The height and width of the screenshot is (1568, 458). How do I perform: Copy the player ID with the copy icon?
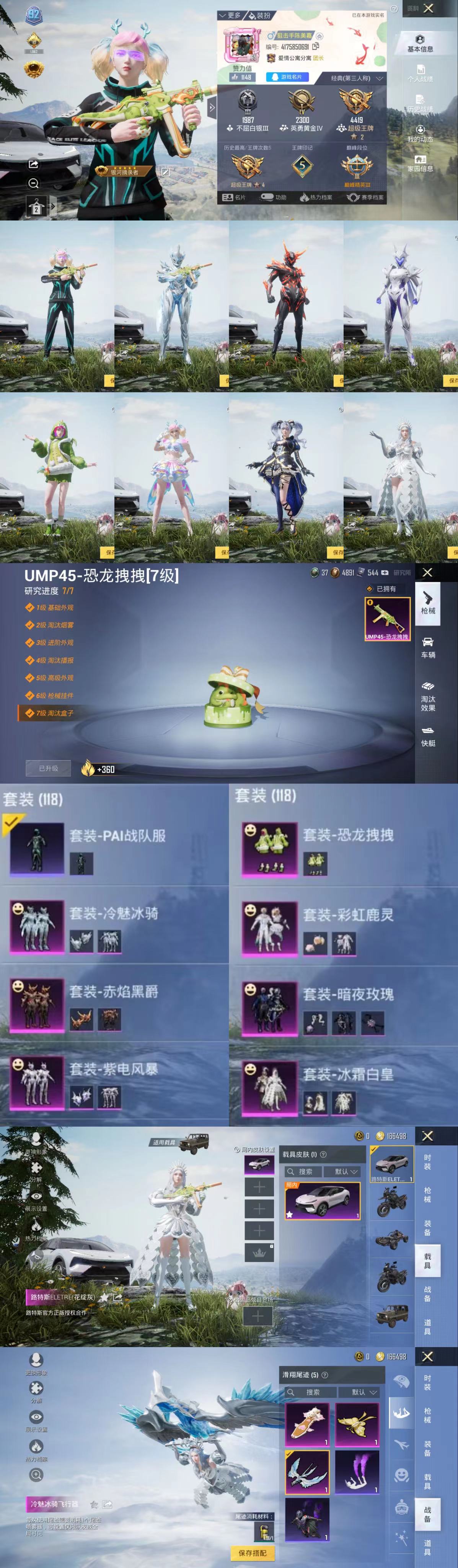point(316,46)
